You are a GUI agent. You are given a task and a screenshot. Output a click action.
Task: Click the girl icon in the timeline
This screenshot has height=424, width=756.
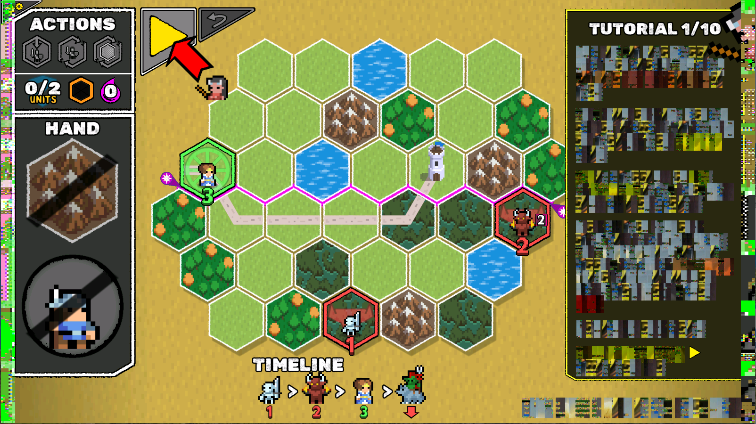[x=363, y=390]
